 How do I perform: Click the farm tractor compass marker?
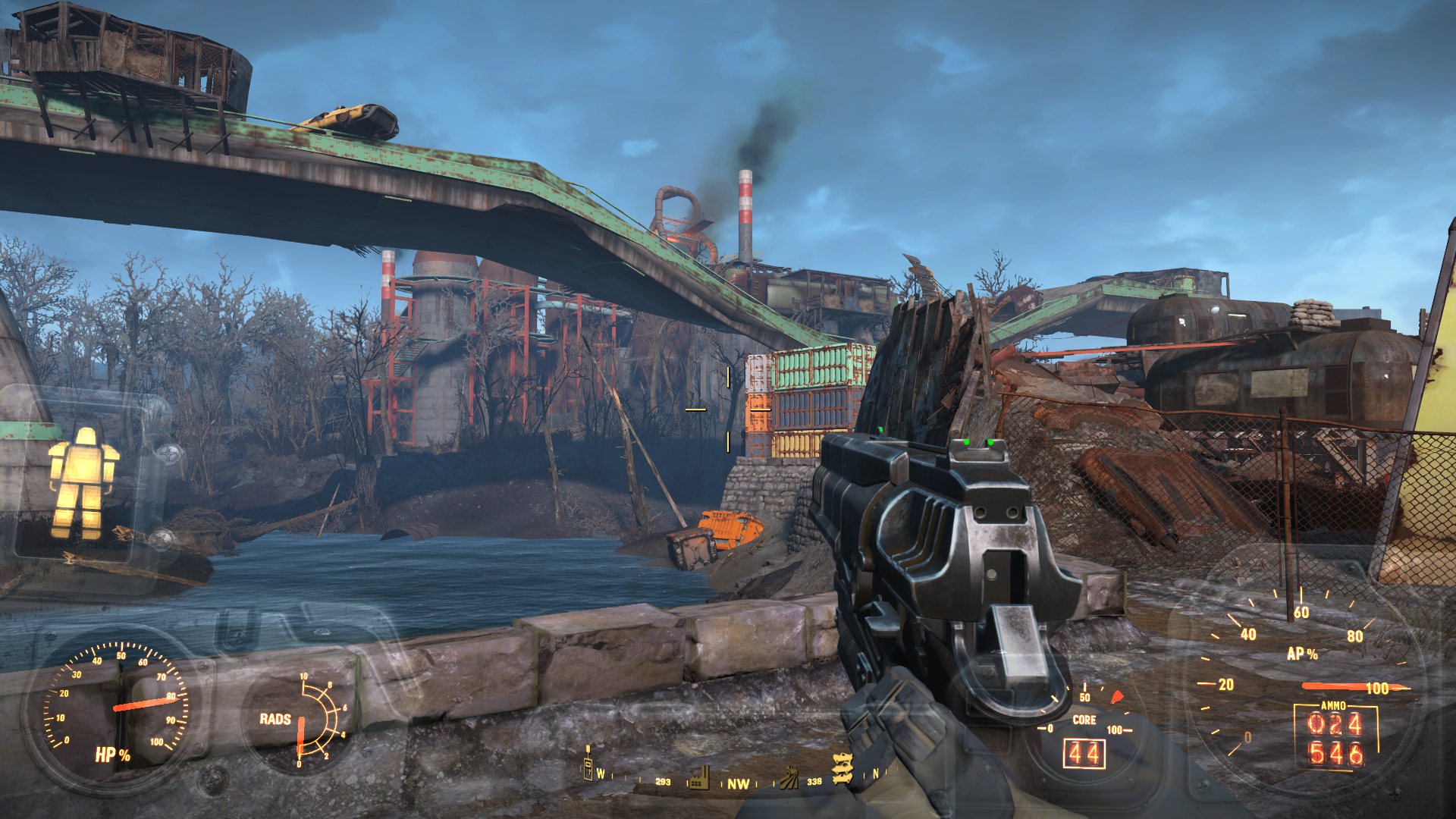coord(789,777)
